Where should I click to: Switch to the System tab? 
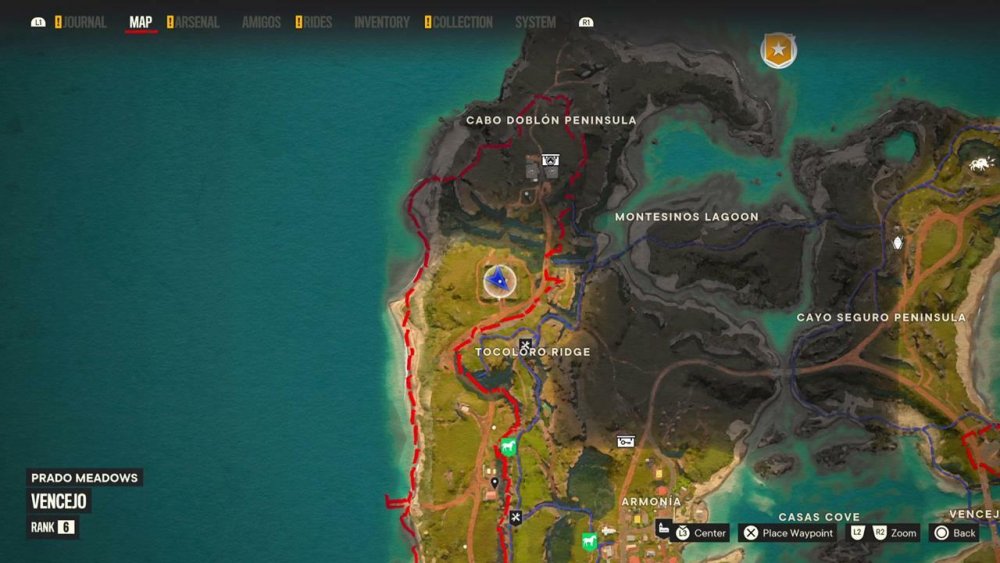pyautogui.click(x=535, y=22)
